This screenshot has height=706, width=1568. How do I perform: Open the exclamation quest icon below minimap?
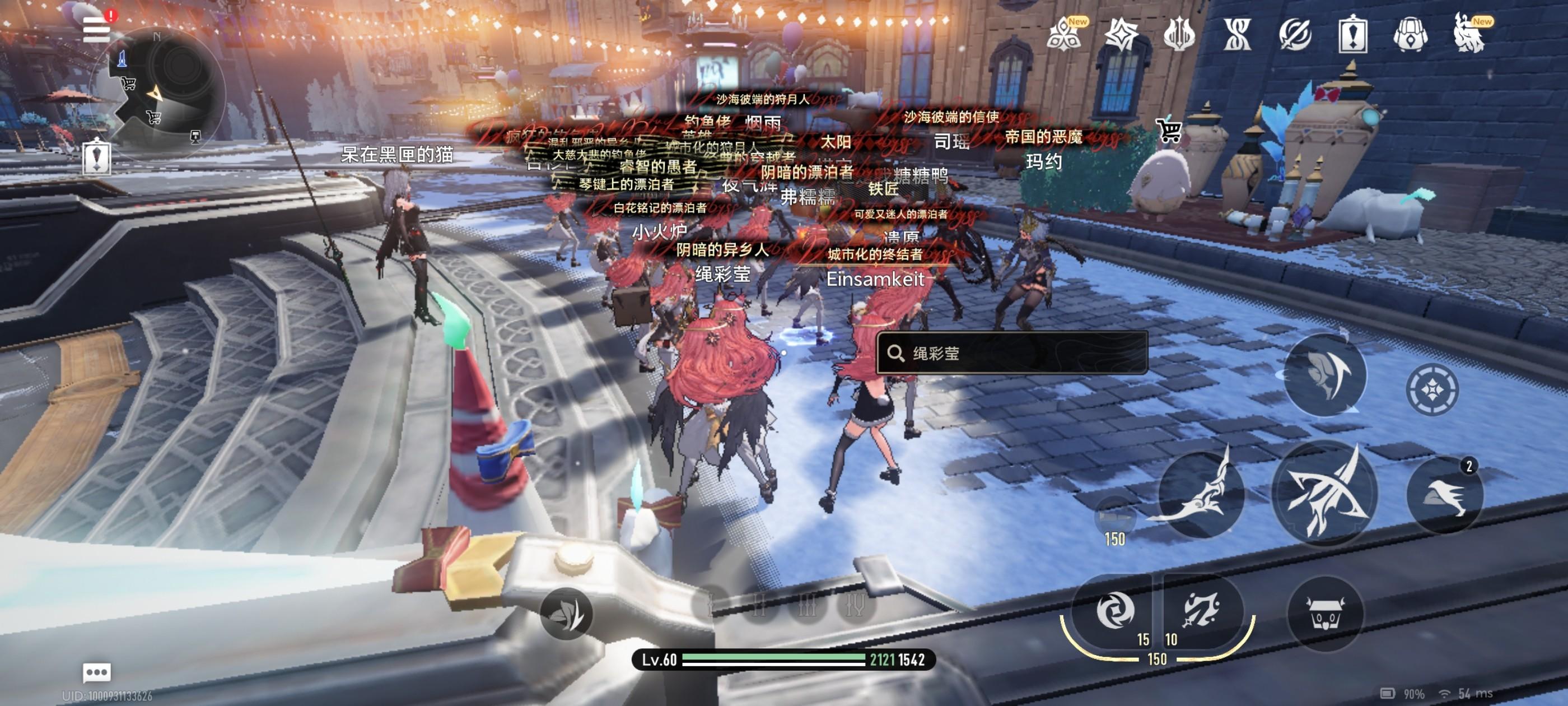pyautogui.click(x=97, y=157)
